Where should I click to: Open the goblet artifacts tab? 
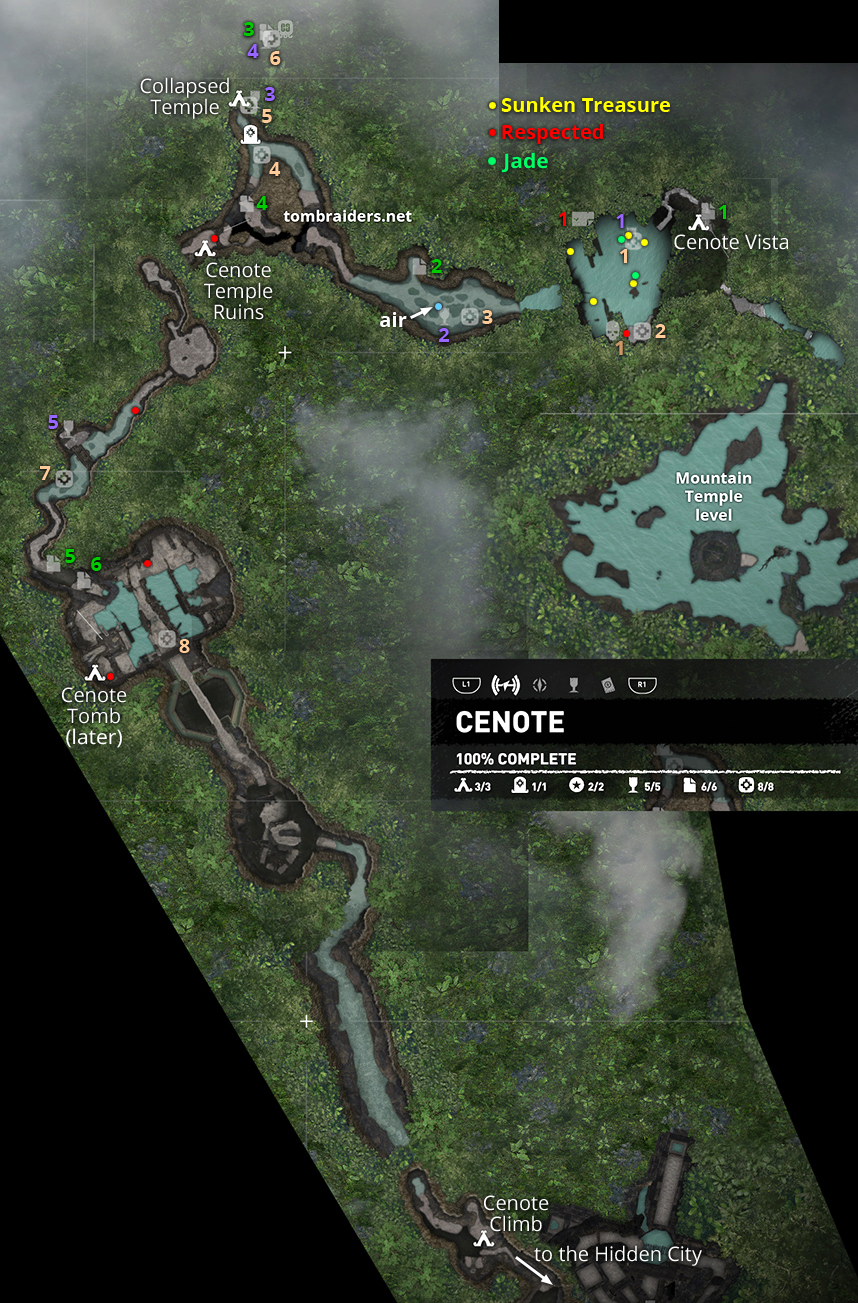pos(573,685)
